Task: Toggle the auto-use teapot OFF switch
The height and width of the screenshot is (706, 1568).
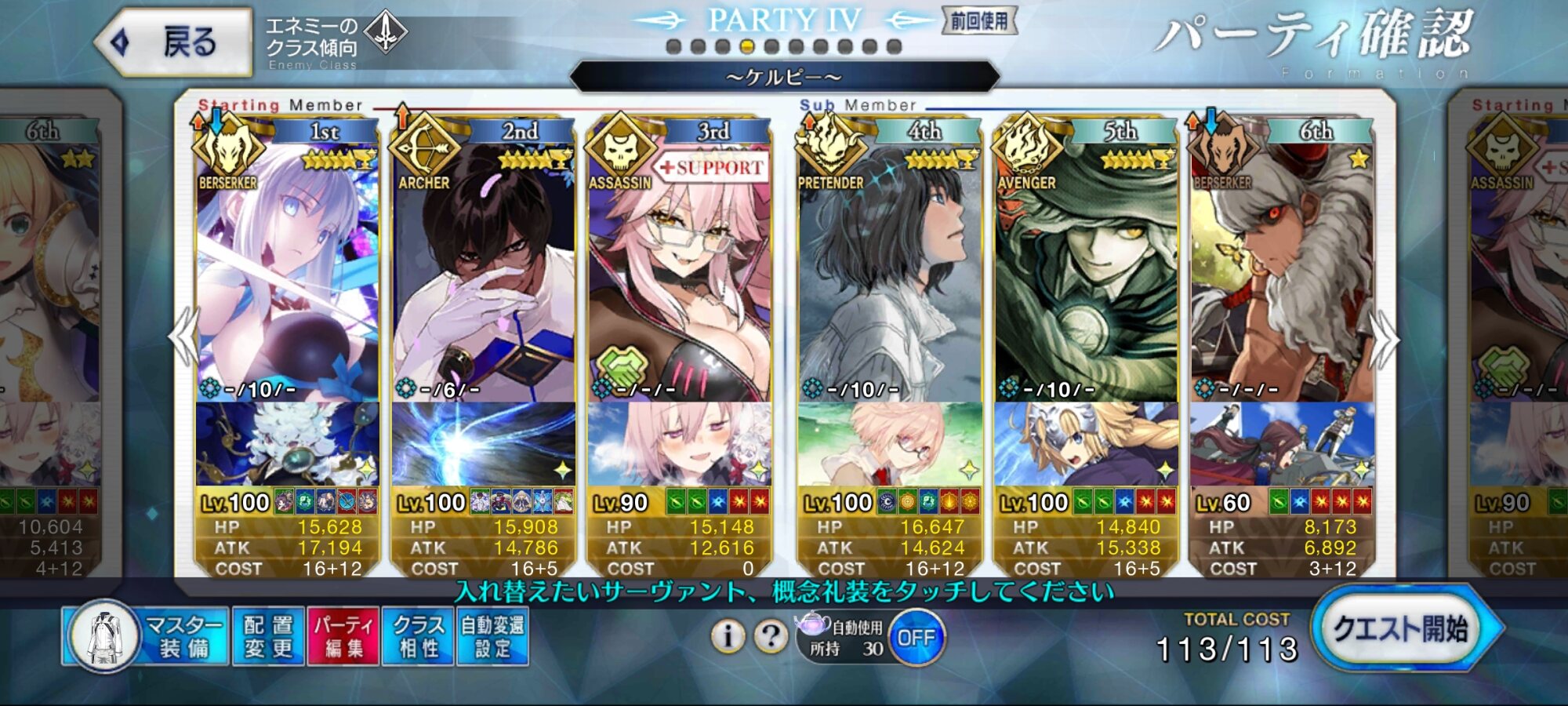Action: 916,638
